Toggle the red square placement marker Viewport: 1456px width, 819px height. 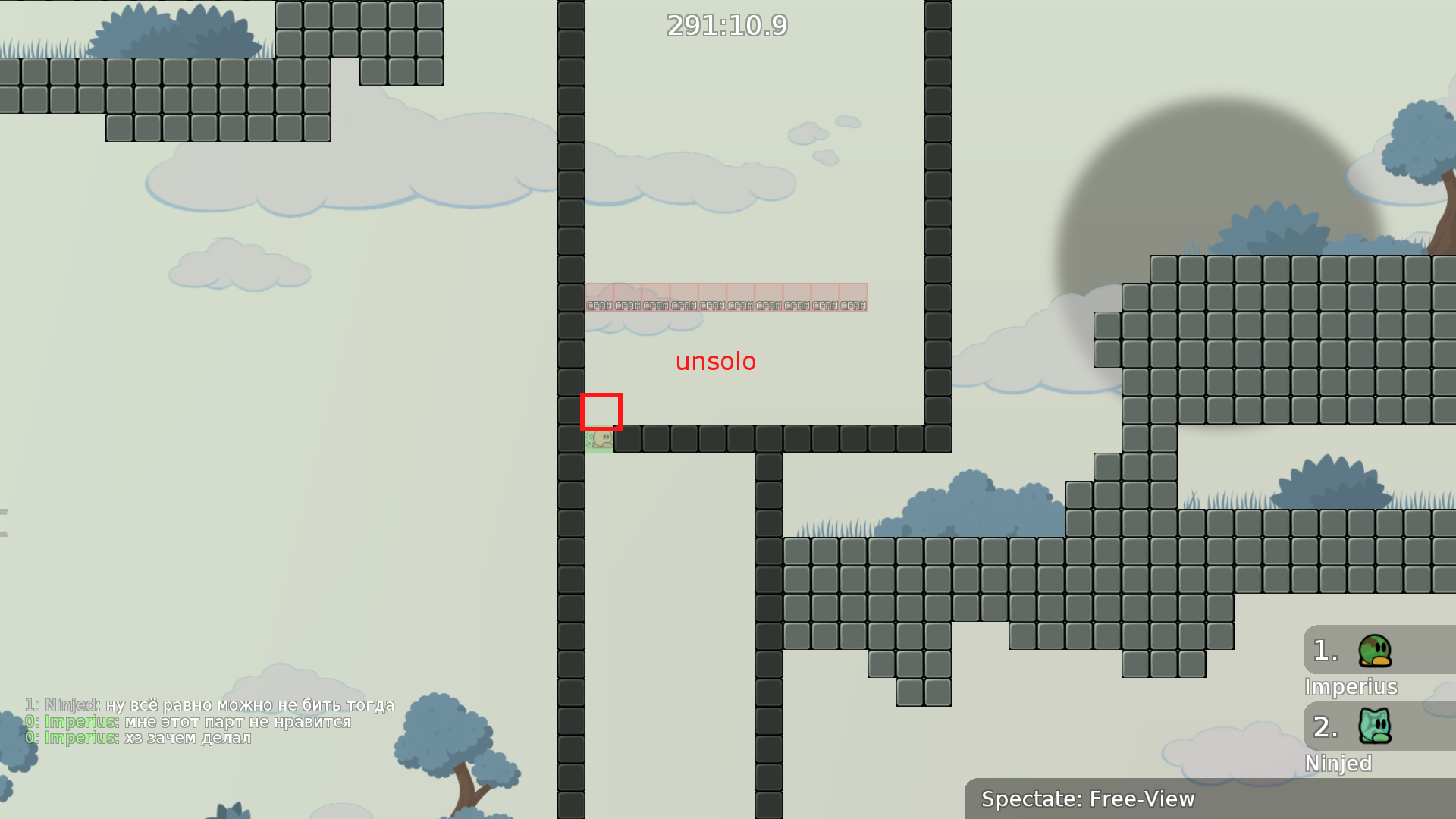601,412
